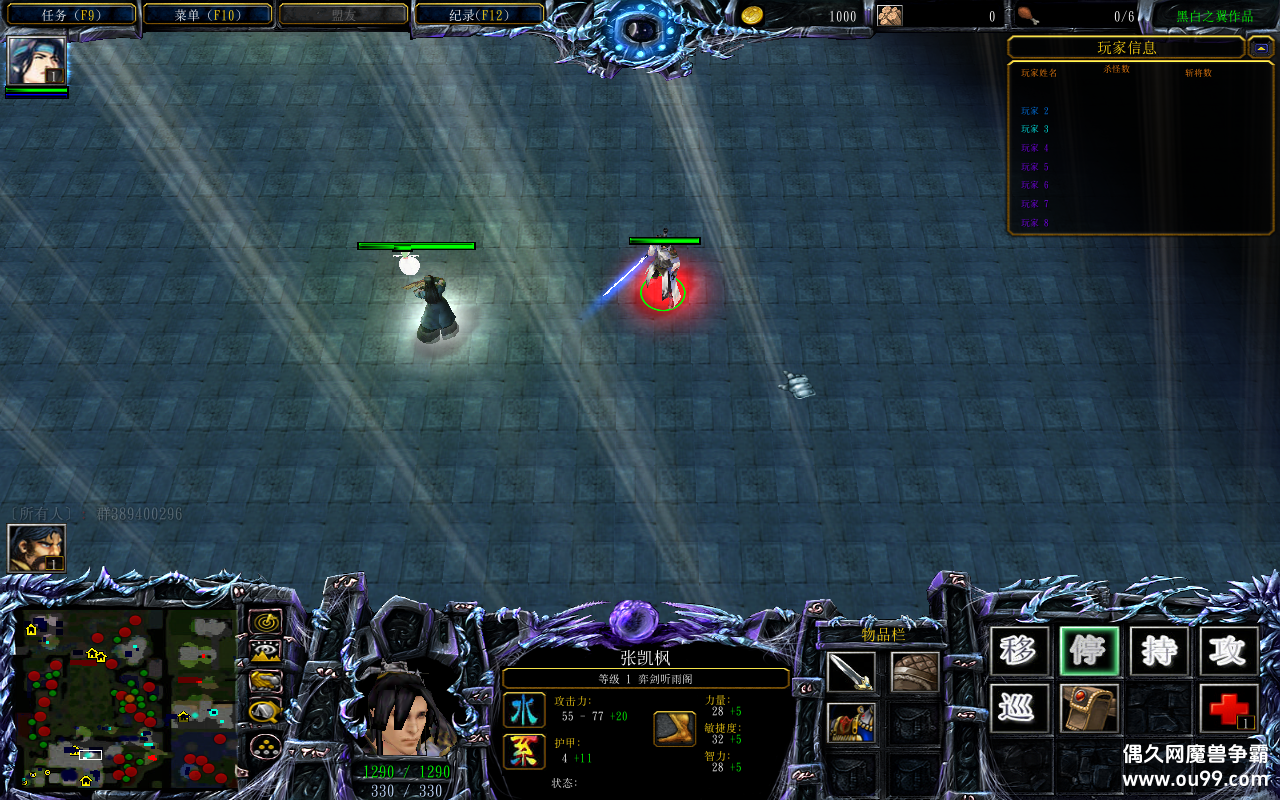Collapse the 玩家信息 player info panel

(x=1260, y=47)
